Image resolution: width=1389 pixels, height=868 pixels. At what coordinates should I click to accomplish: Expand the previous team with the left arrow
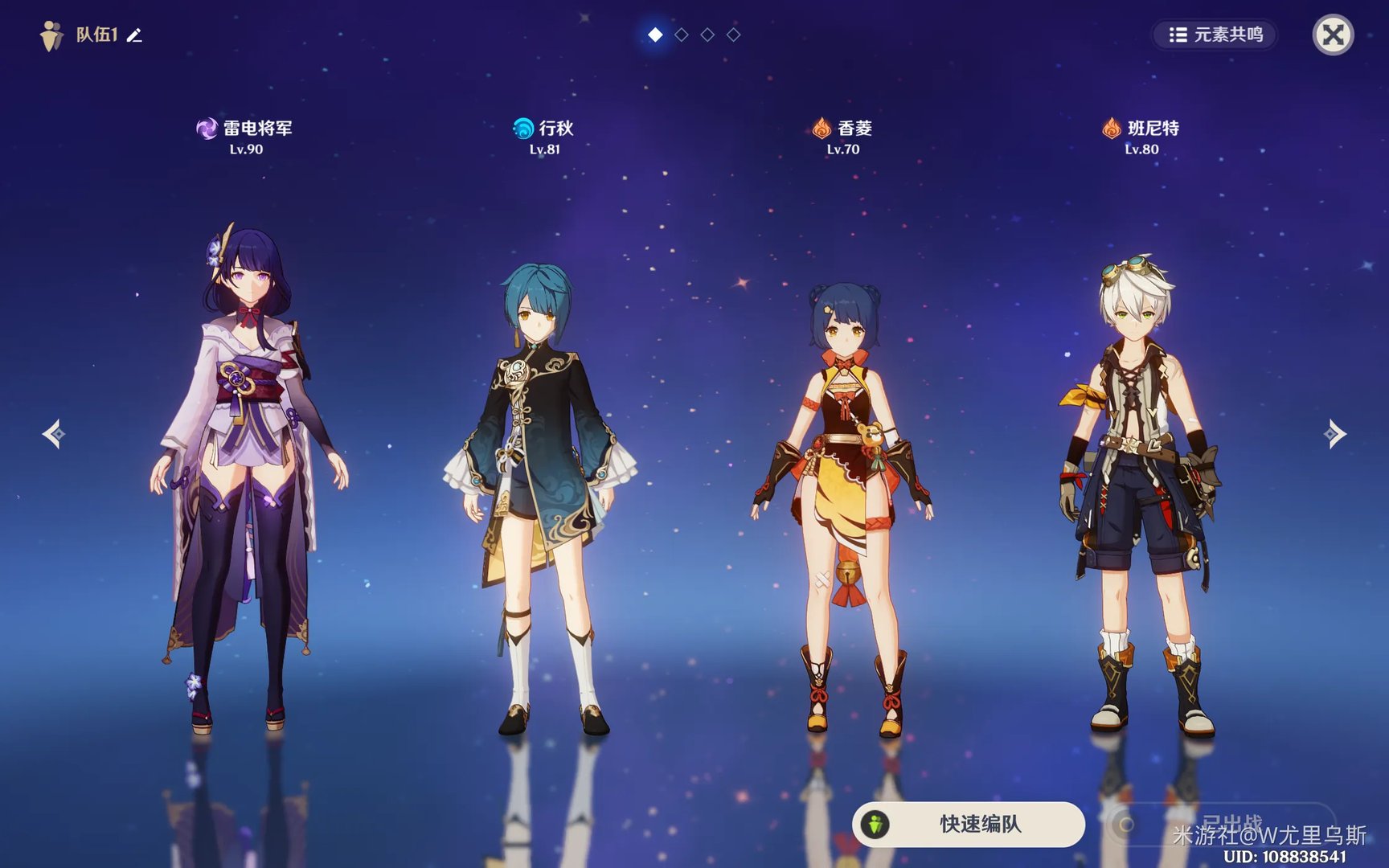click(x=53, y=434)
